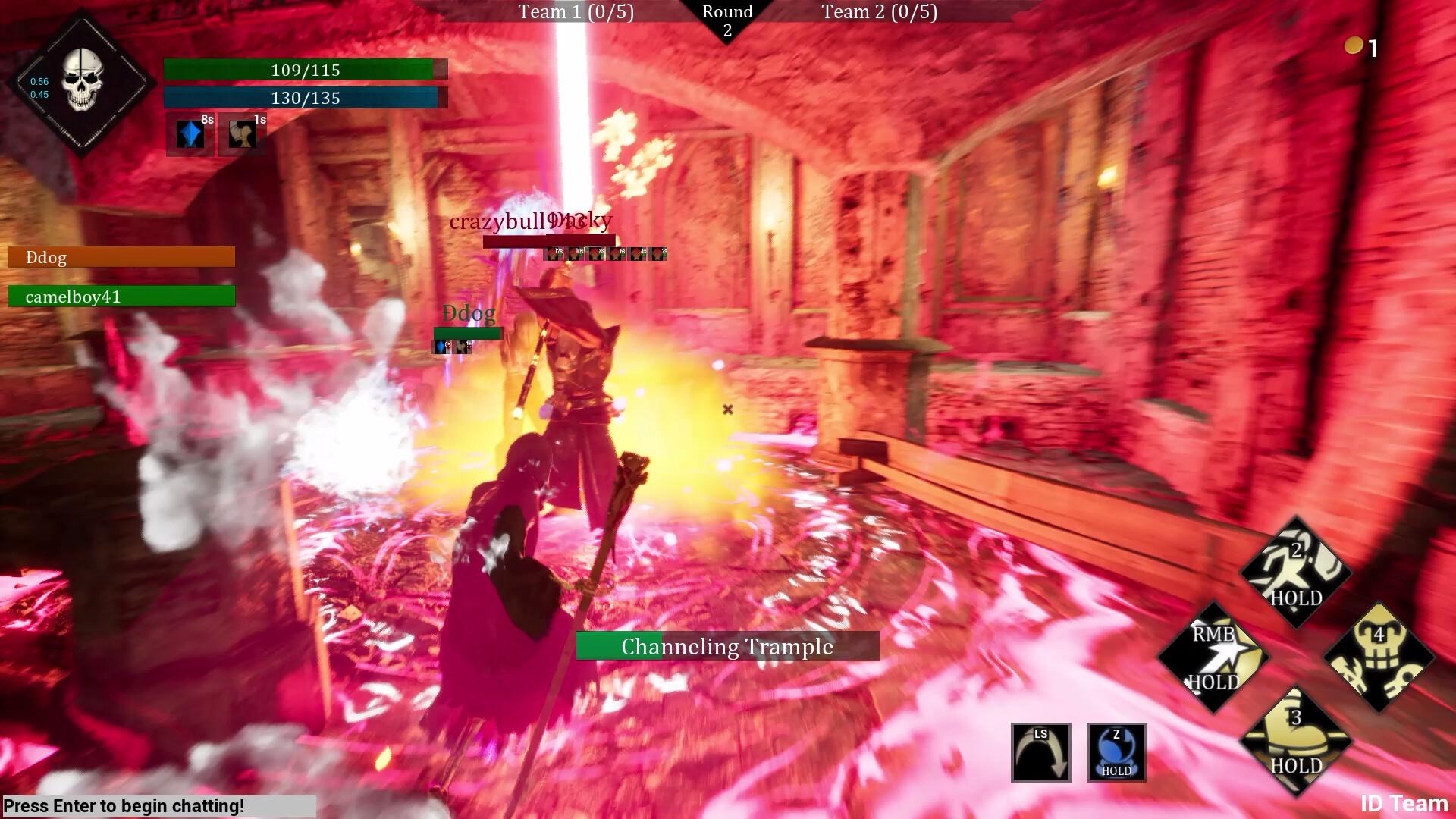
Task: Click the gold coin currency icon
Action: 1354,45
